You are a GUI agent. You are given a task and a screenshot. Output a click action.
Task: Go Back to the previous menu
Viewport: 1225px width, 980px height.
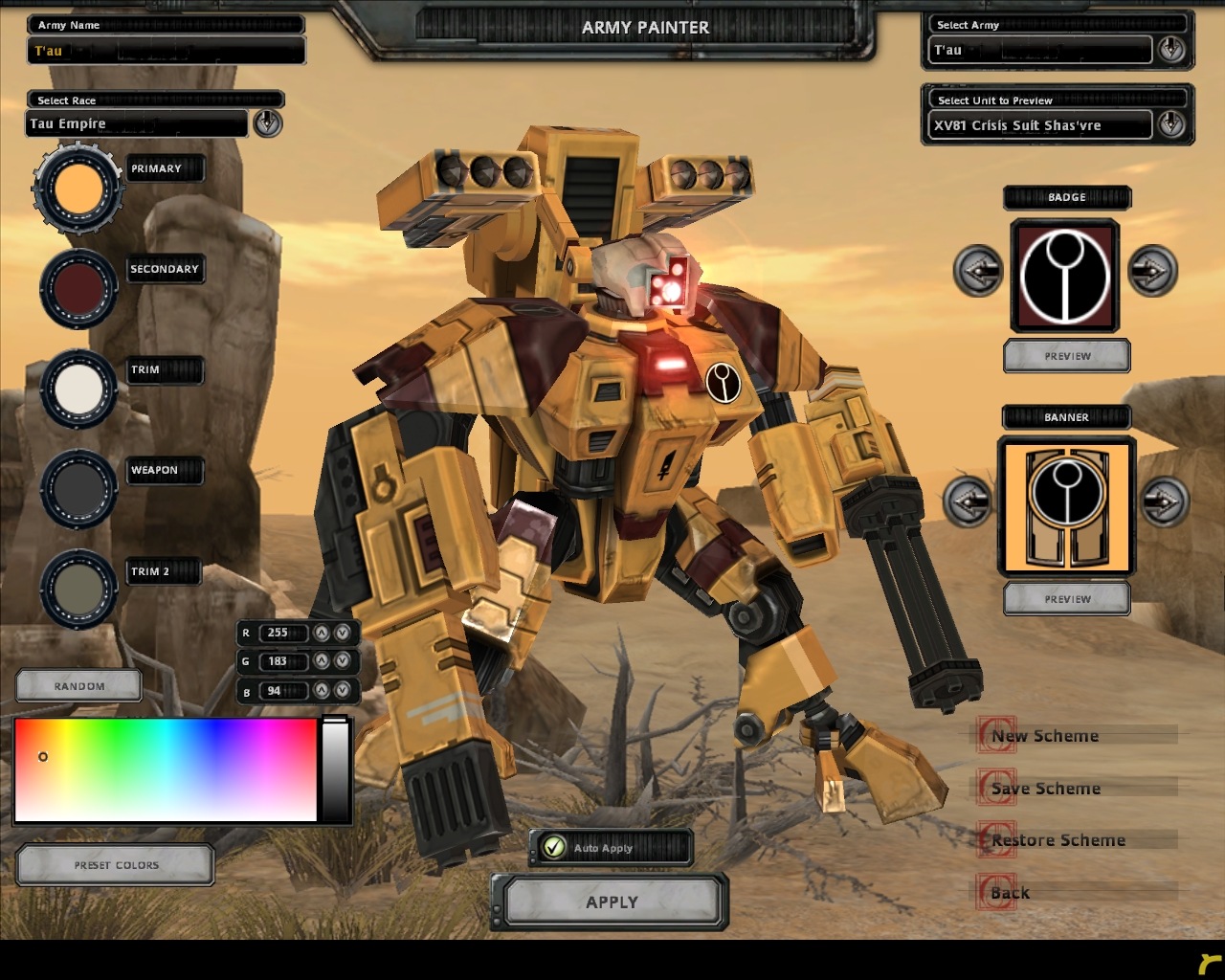[x=1010, y=893]
